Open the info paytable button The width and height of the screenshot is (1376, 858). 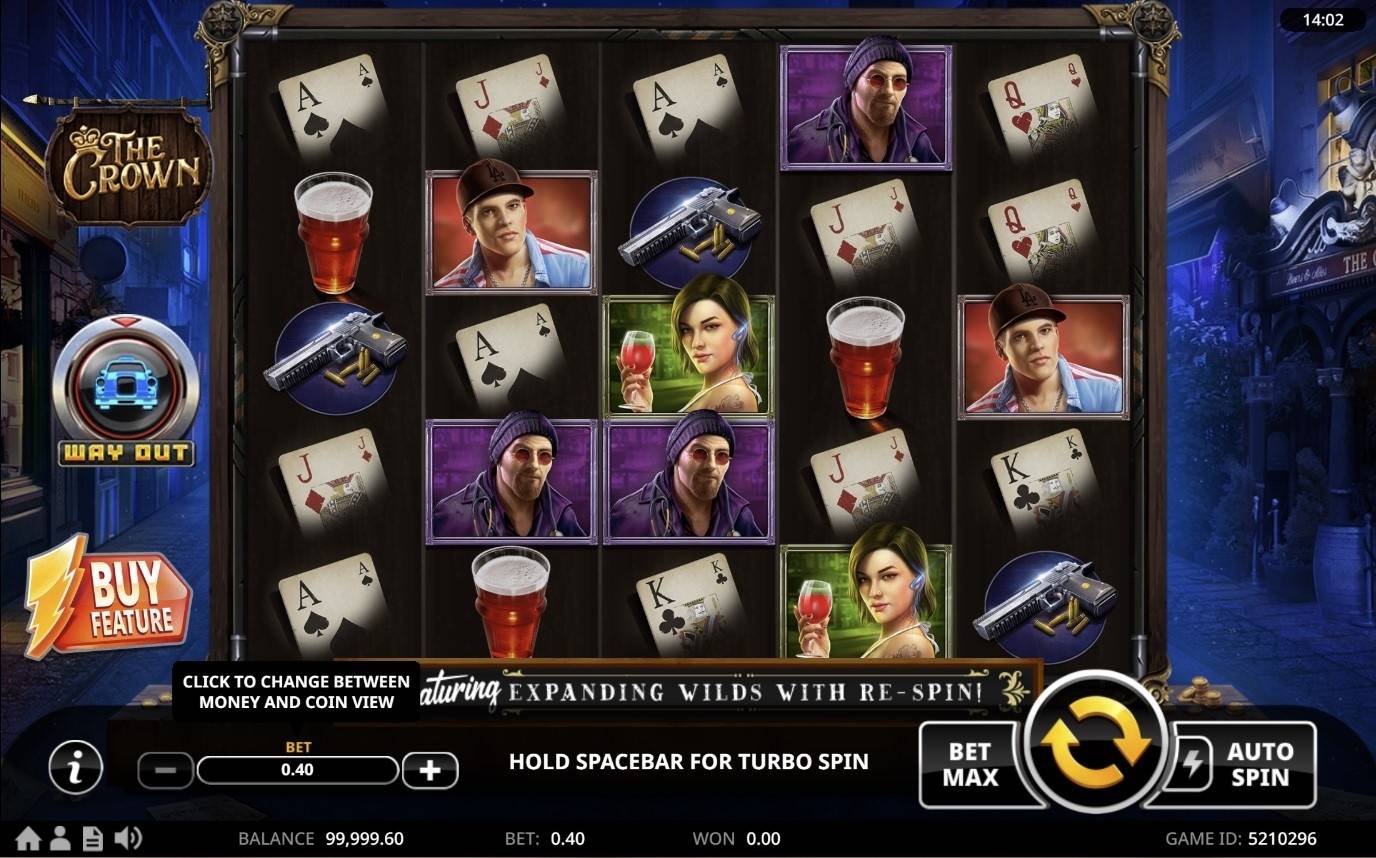[75, 768]
